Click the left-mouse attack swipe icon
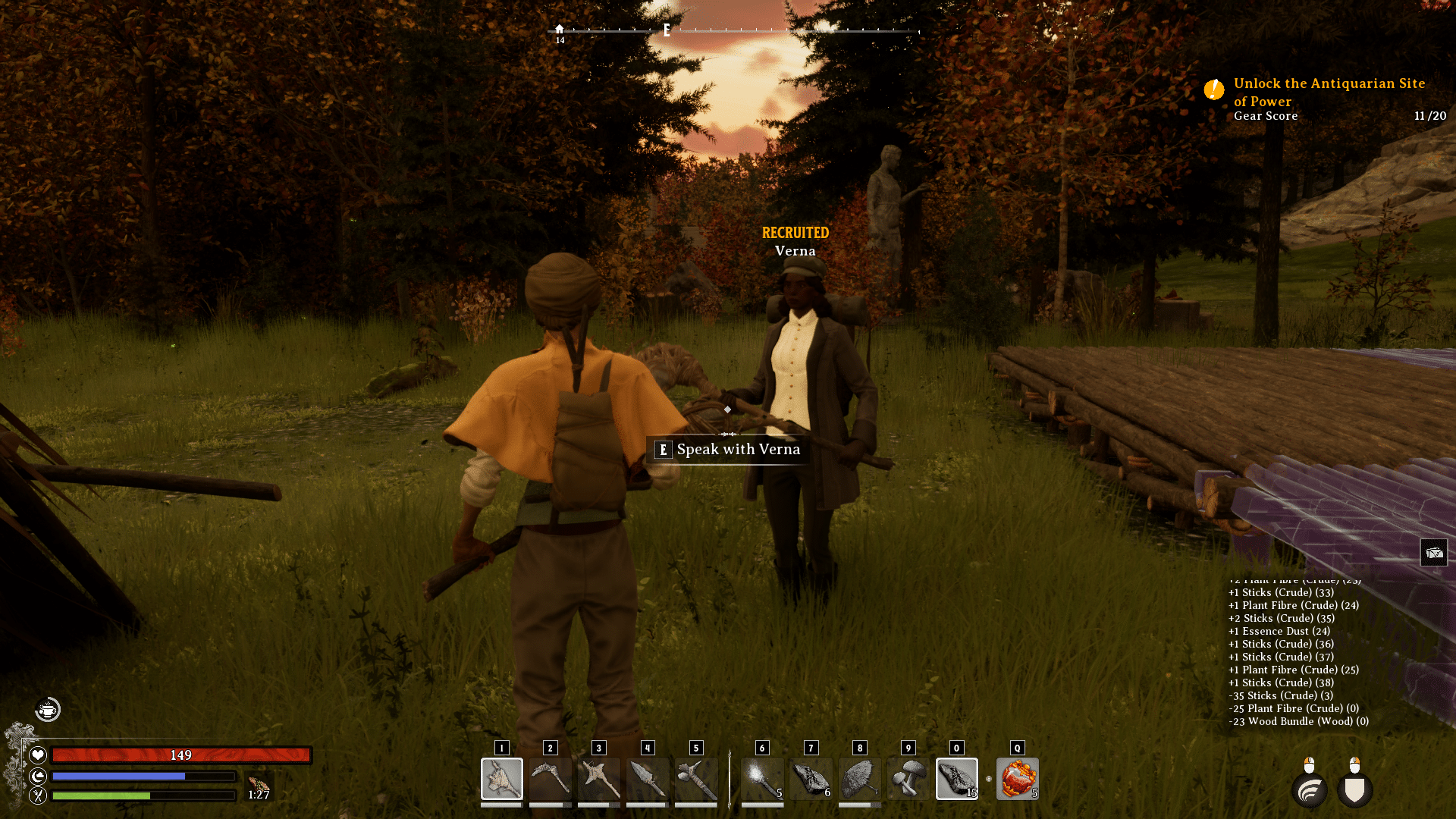The width and height of the screenshot is (1456, 819). click(x=1309, y=790)
